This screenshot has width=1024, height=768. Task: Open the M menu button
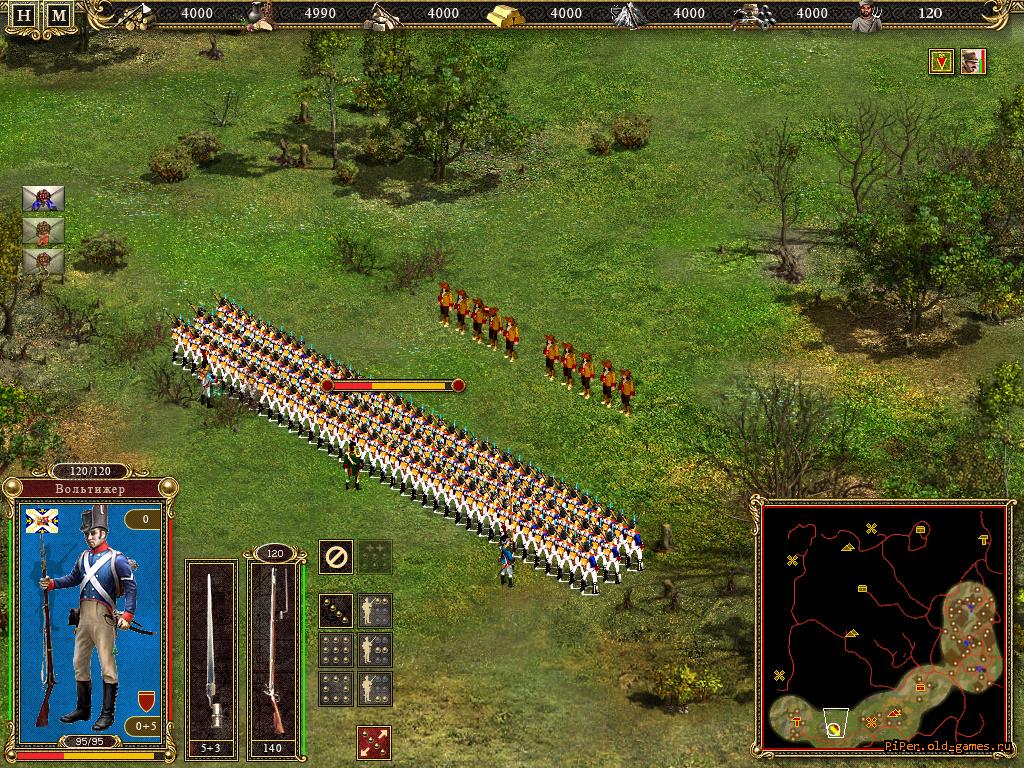60,16
